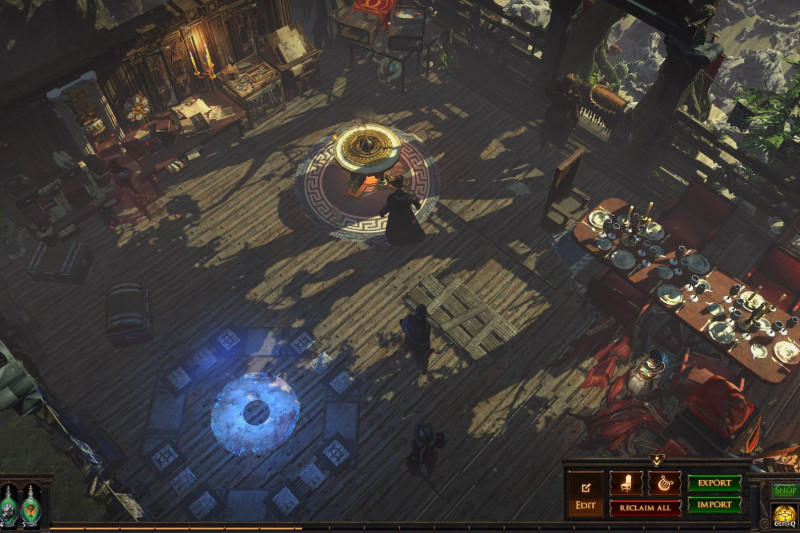The width and height of the screenshot is (800, 533).
Task: Export the hideout layout
Action: click(714, 483)
